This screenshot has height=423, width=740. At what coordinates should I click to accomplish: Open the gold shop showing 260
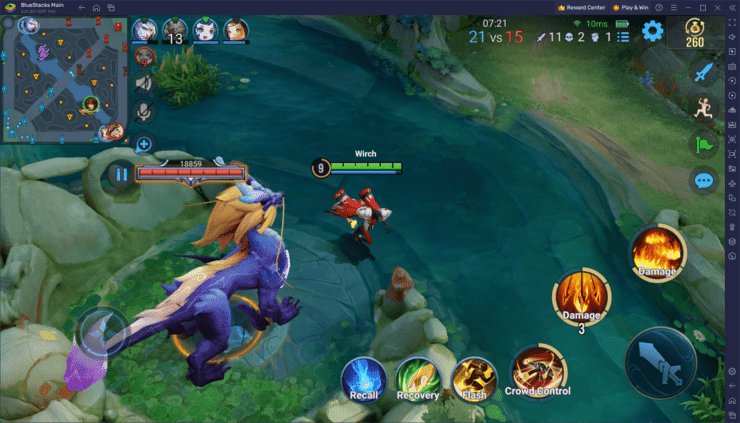694,35
